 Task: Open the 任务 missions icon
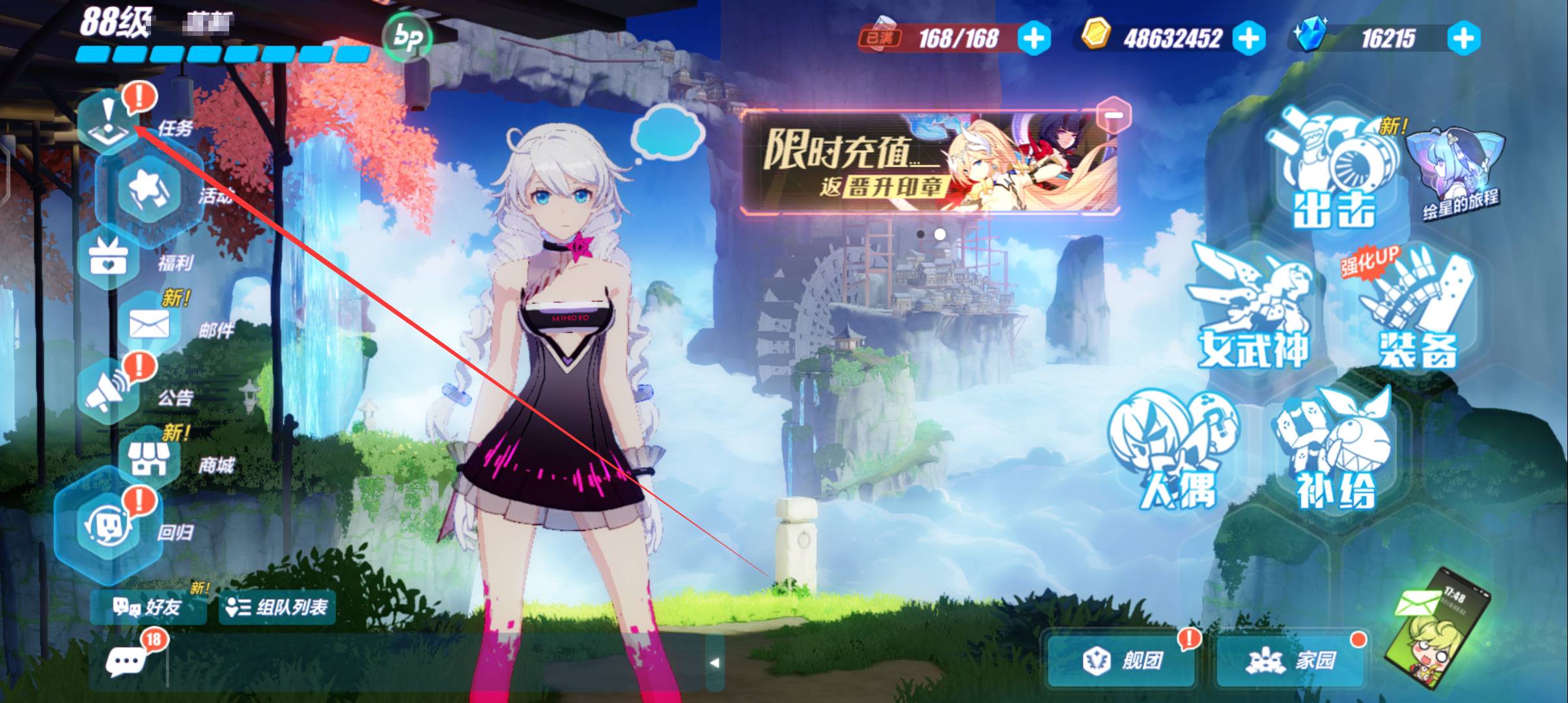click(x=109, y=122)
